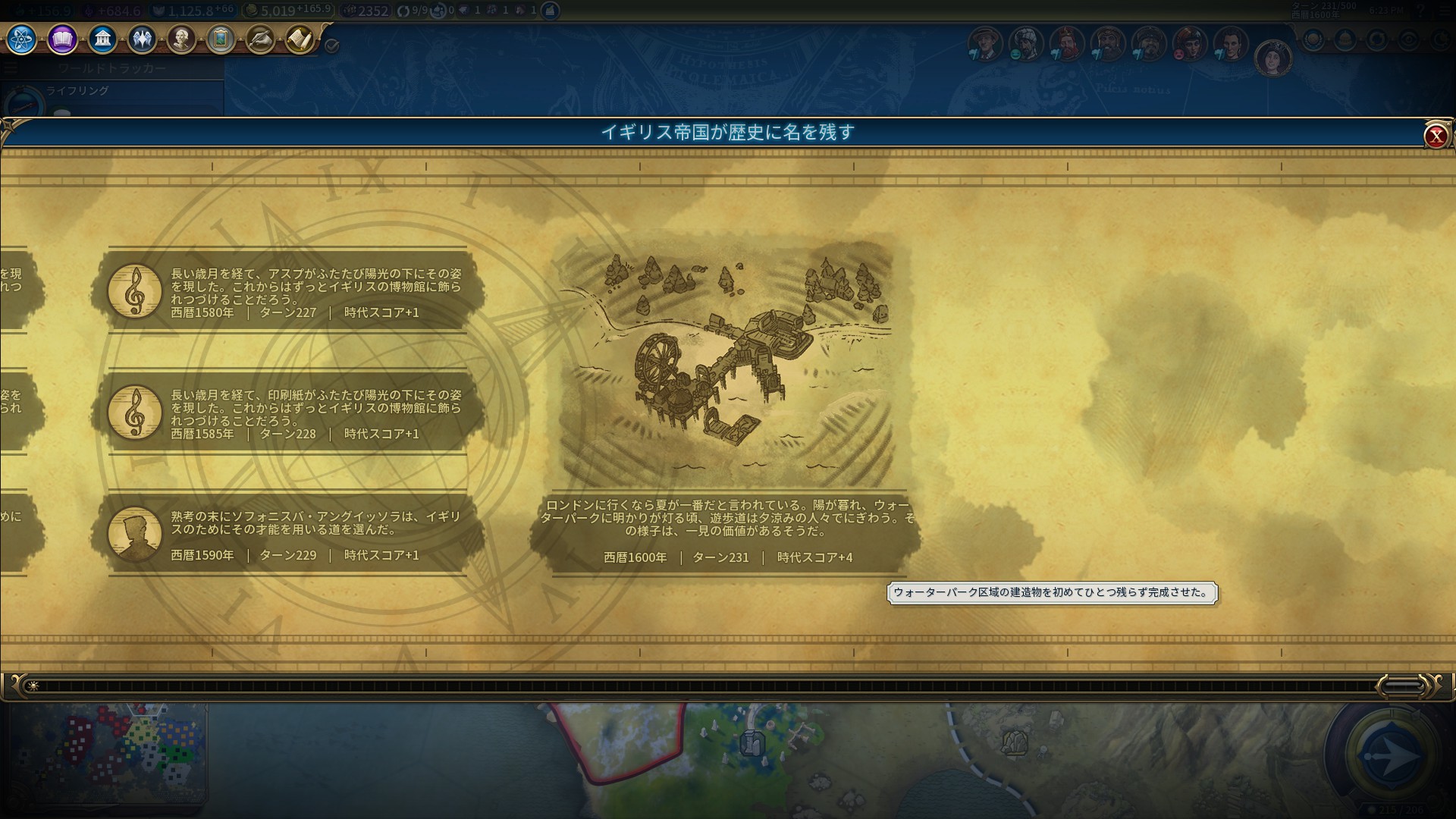This screenshot has height=819, width=1456.
Task: Open the technology tree (atom icon)
Action: [x=21, y=39]
